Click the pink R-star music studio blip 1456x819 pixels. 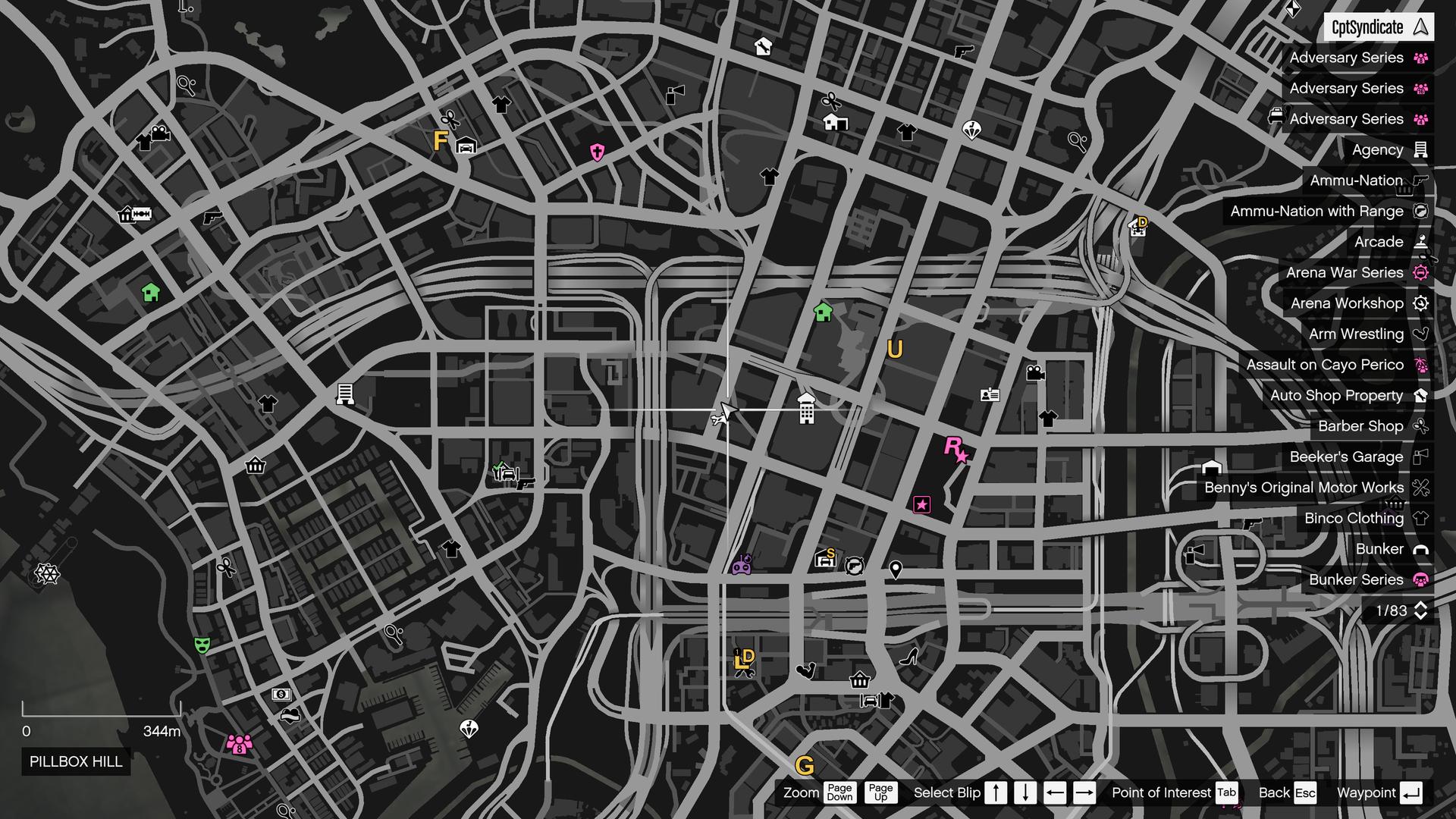tap(955, 450)
